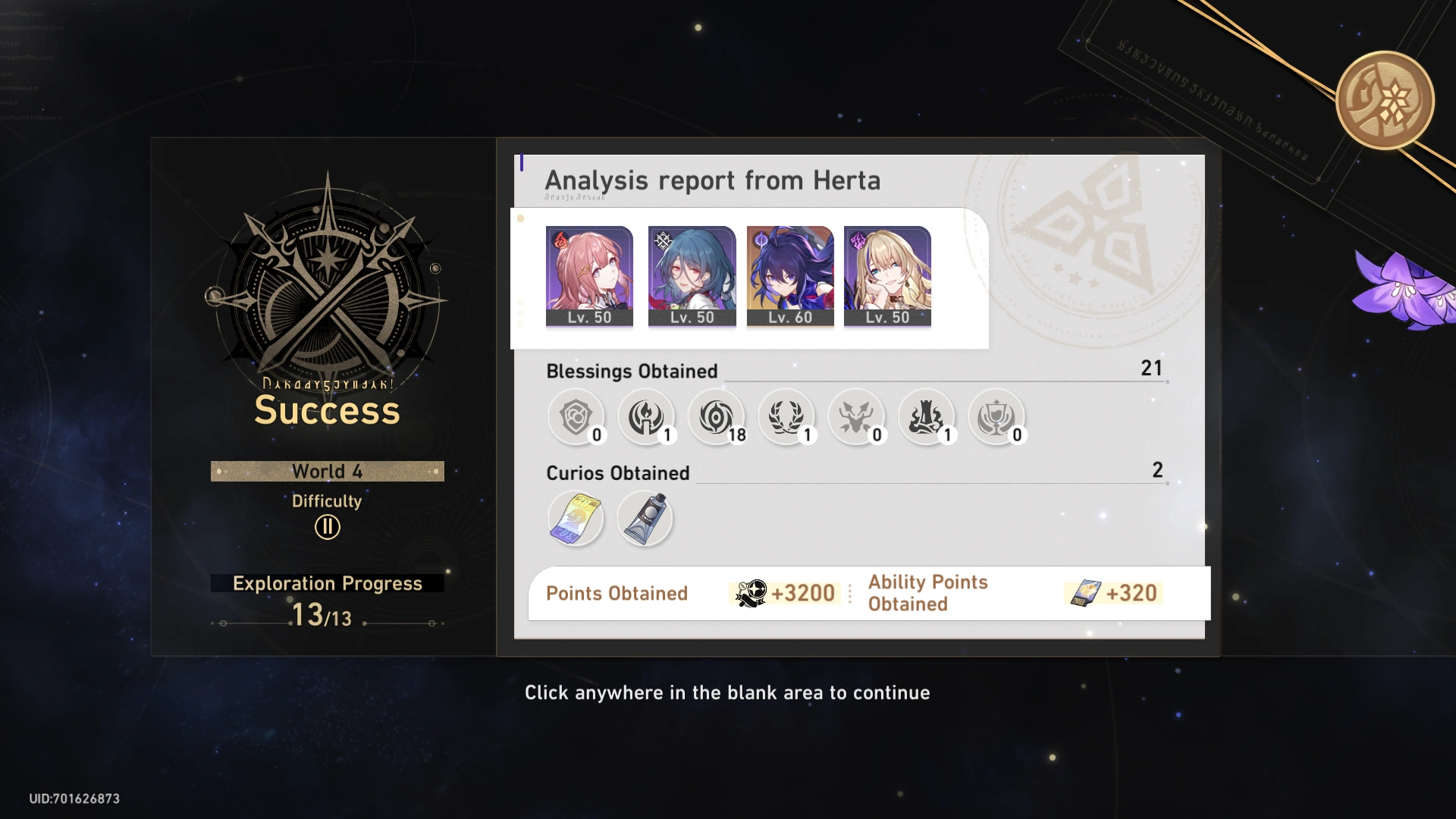Viewport: 1456px width, 819px height.
Task: Select the Preservation shield blessing icon
Action: pyautogui.click(x=577, y=418)
